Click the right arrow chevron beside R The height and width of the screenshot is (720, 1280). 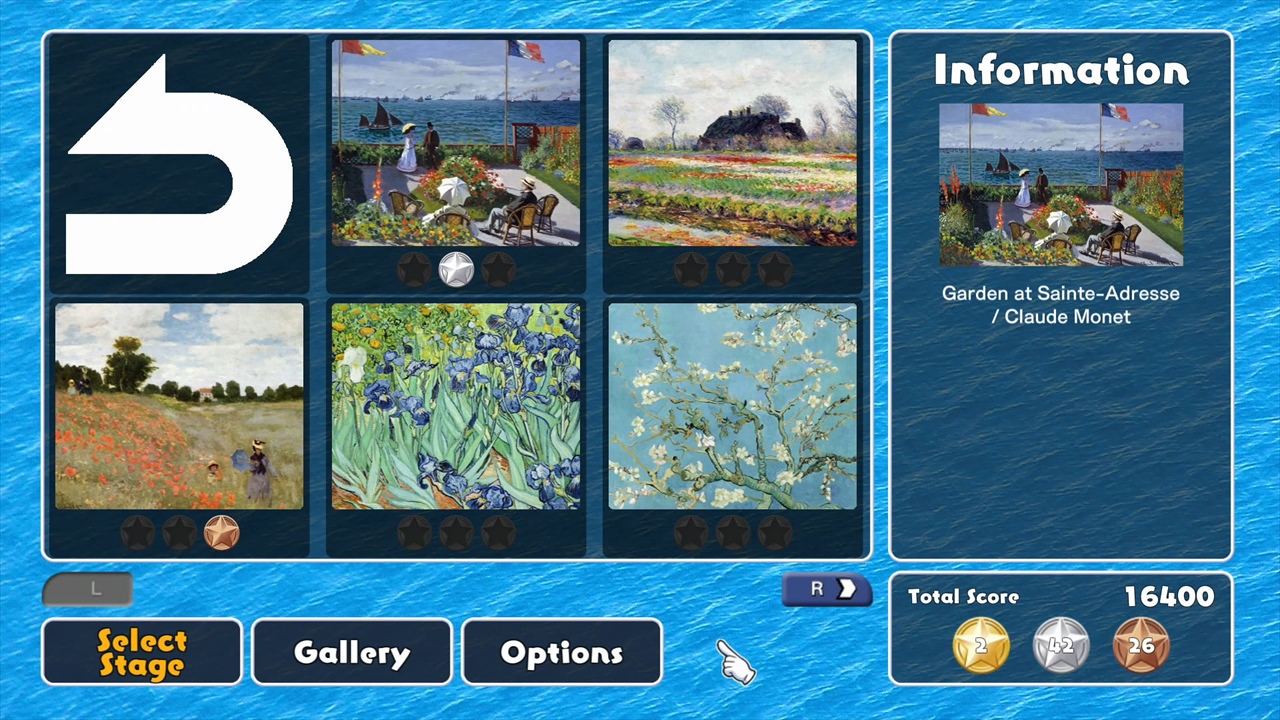[x=847, y=589]
